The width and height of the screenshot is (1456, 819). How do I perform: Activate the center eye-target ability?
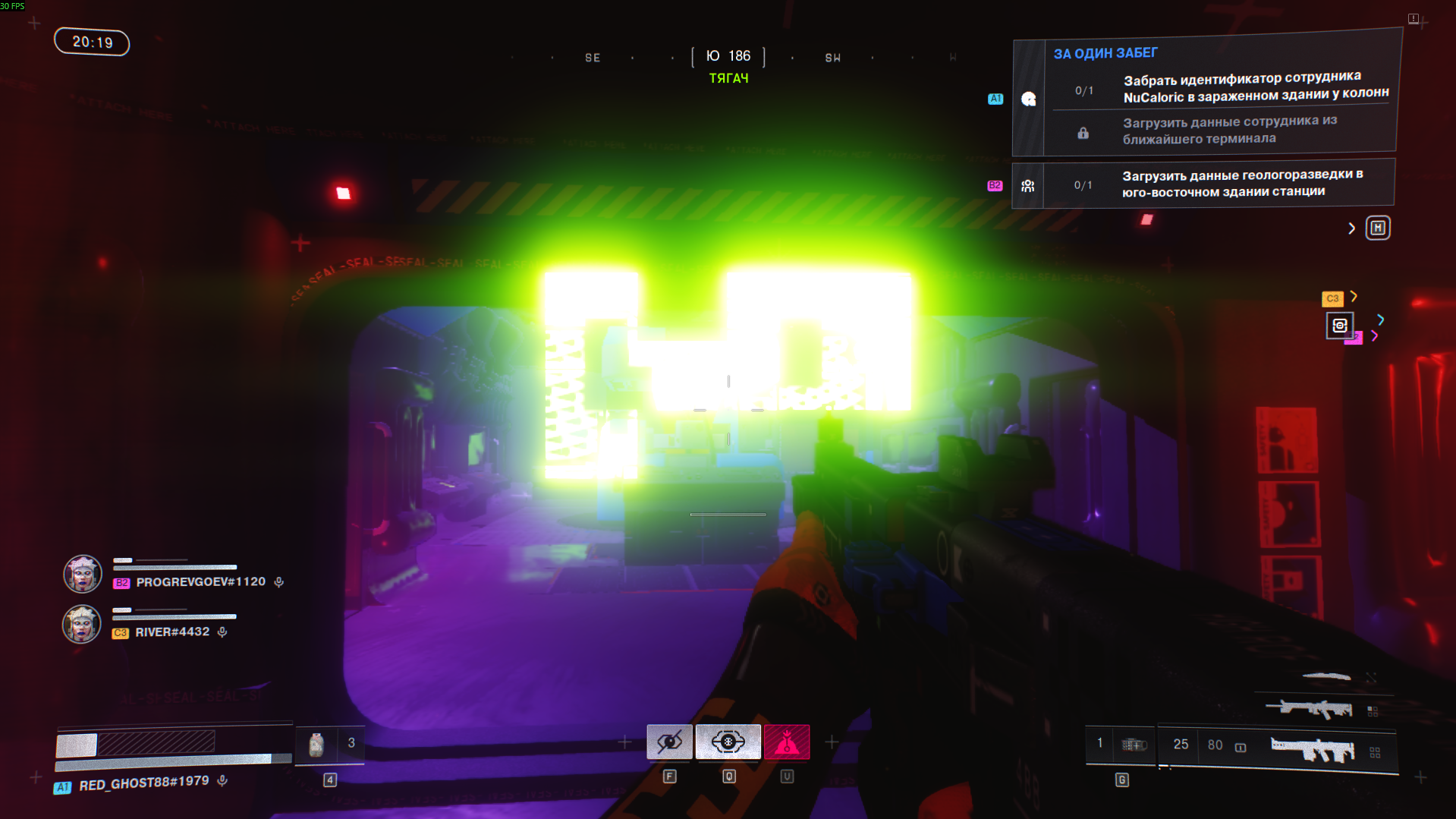728,742
